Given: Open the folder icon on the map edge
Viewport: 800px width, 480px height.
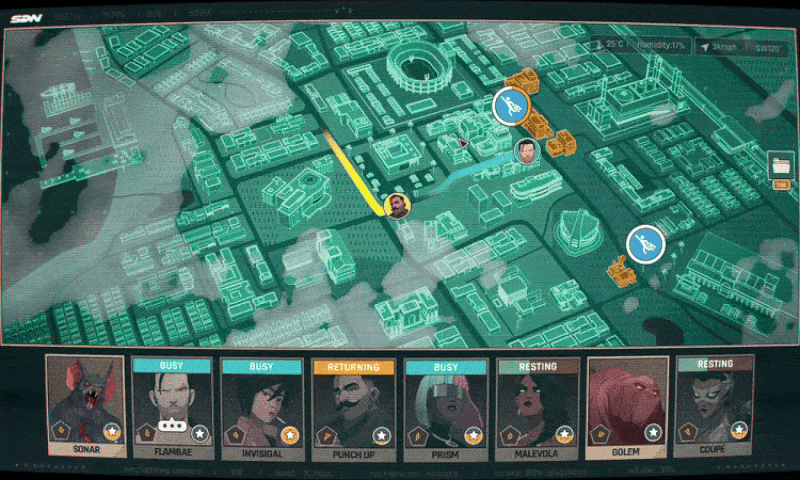Looking at the screenshot, I should click(781, 165).
